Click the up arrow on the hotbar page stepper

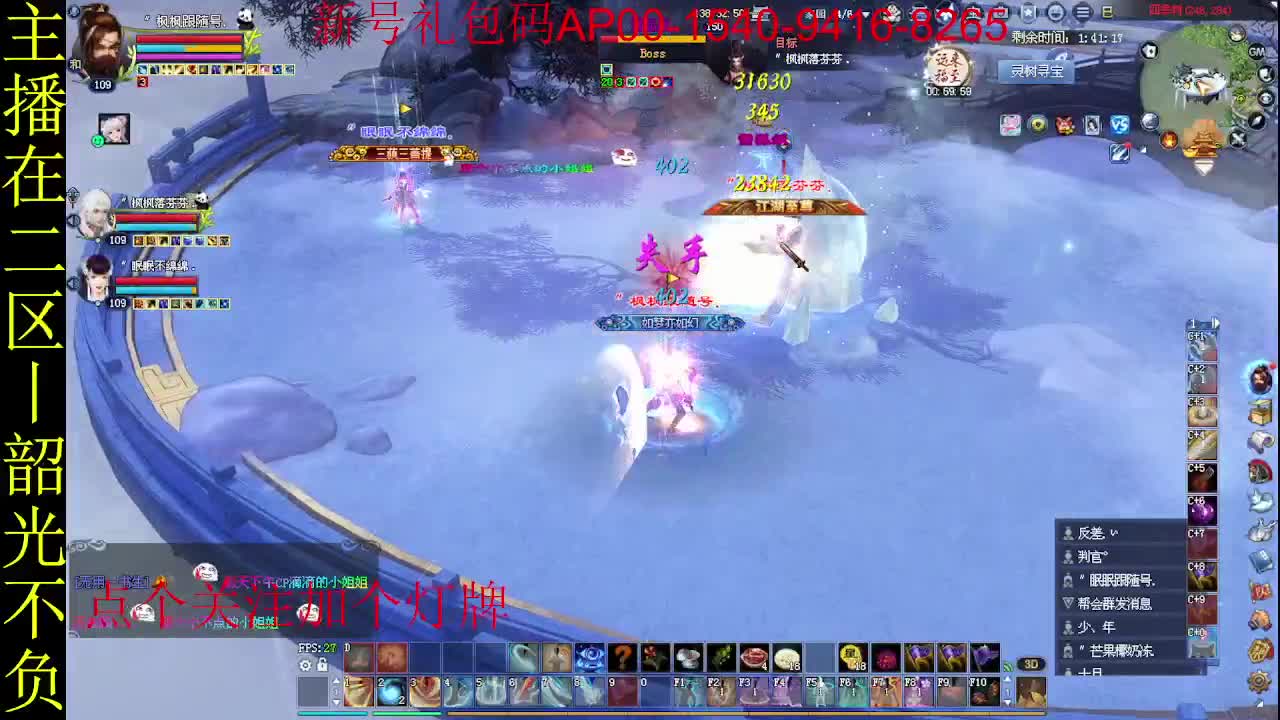pyautogui.click(x=335, y=681)
